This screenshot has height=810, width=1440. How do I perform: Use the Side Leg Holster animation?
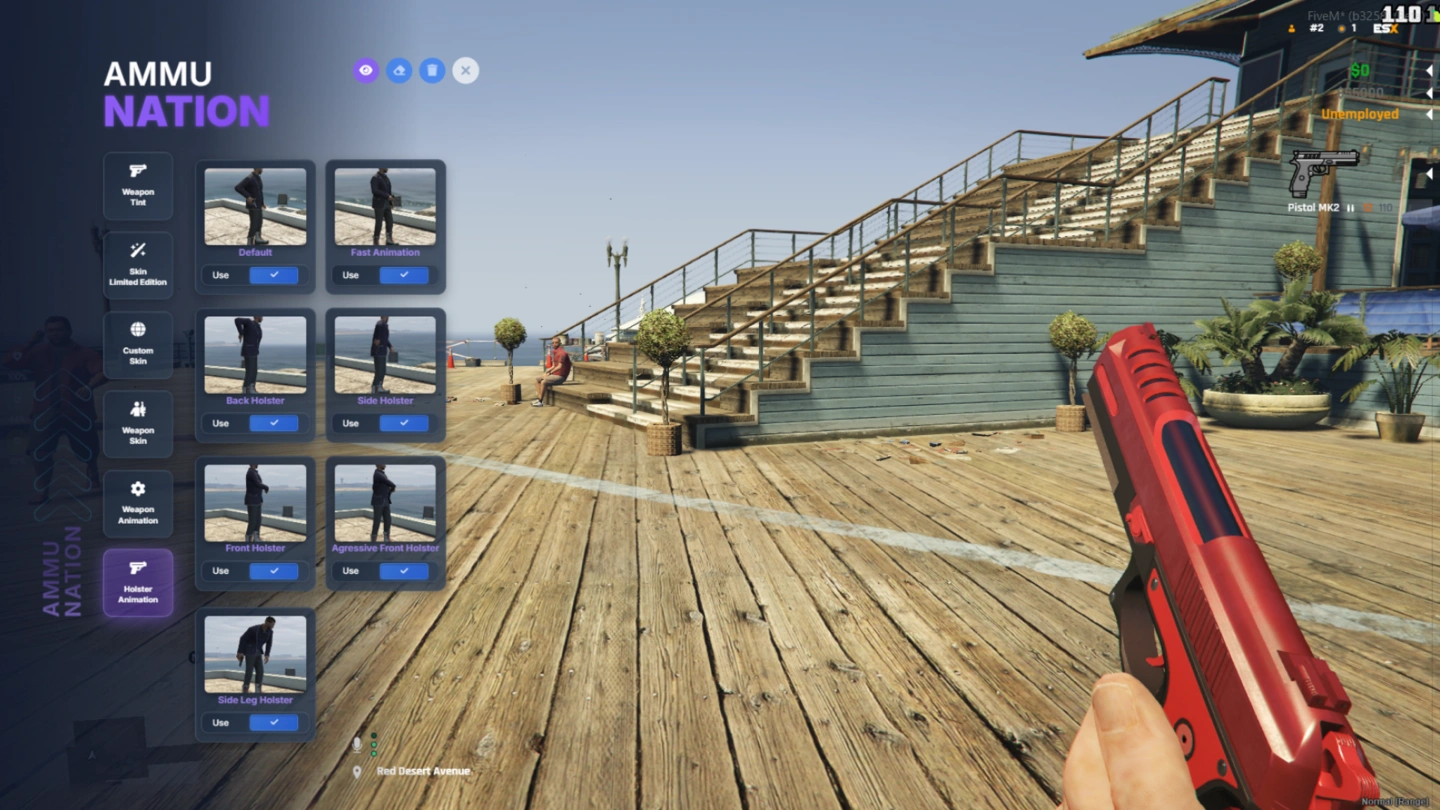273,722
